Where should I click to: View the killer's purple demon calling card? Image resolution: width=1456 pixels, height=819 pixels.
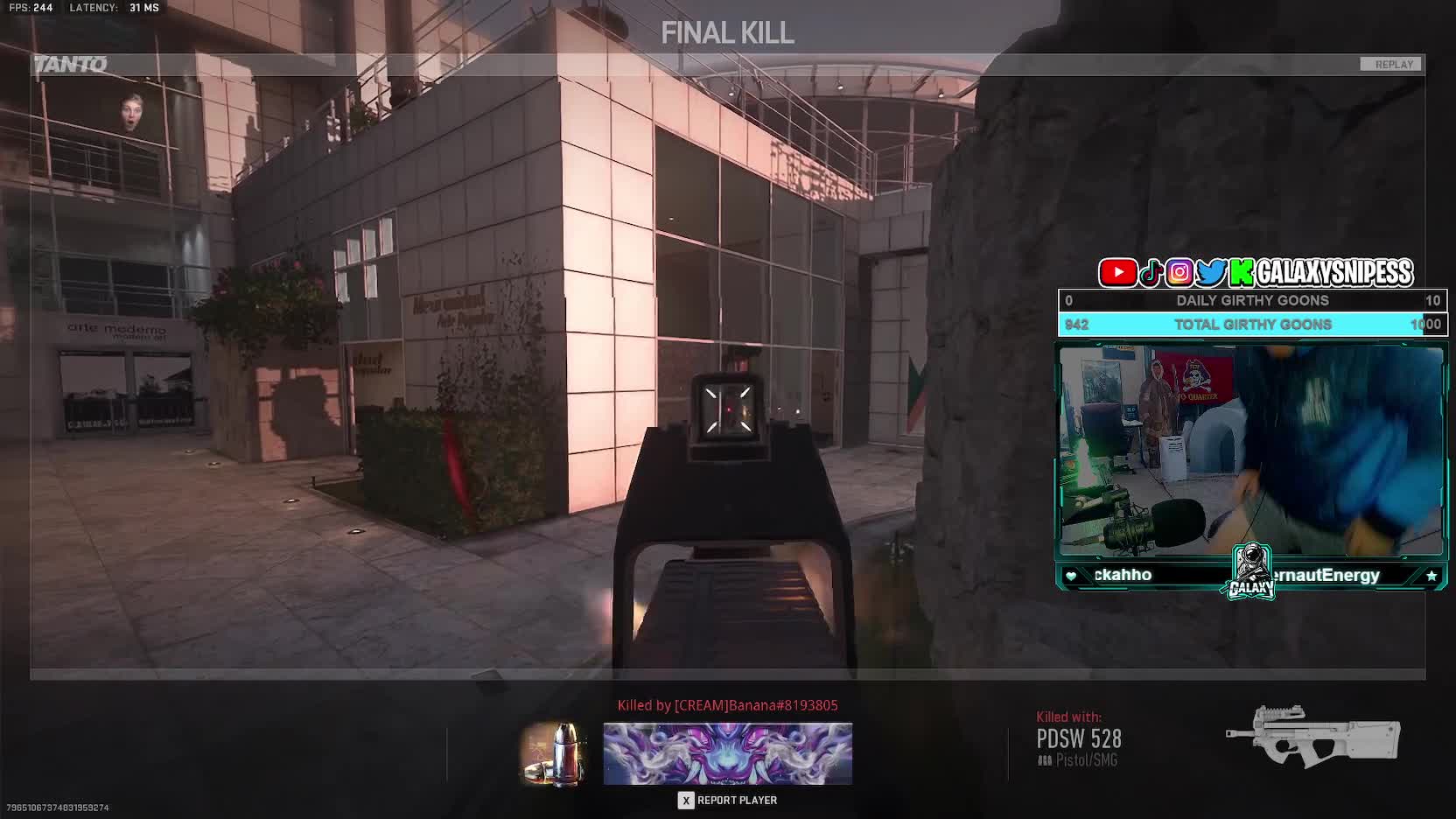click(727, 753)
